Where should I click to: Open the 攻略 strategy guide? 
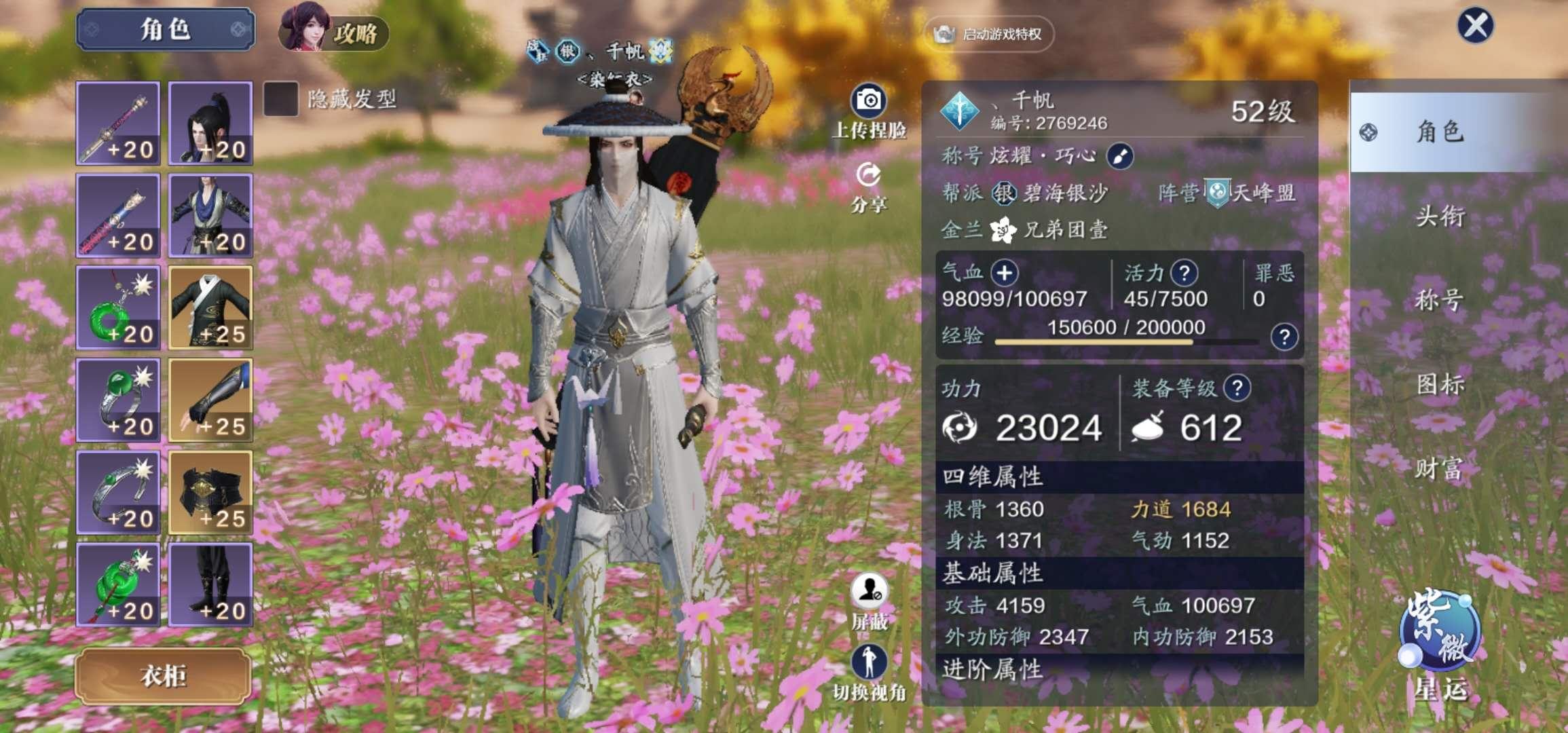pos(335,32)
